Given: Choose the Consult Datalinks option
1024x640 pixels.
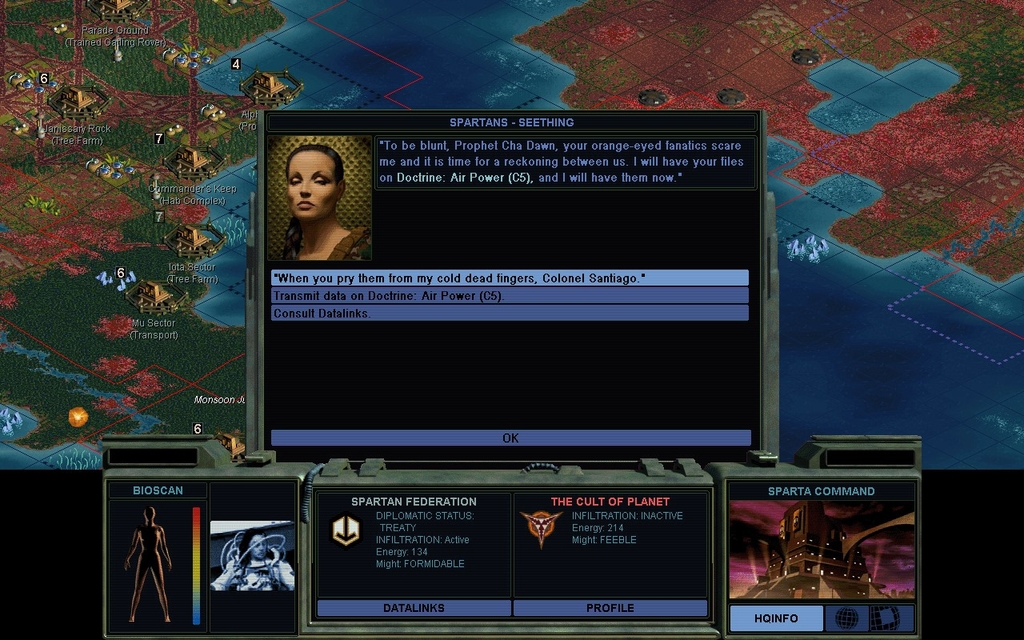Looking at the screenshot, I should 509,314.
